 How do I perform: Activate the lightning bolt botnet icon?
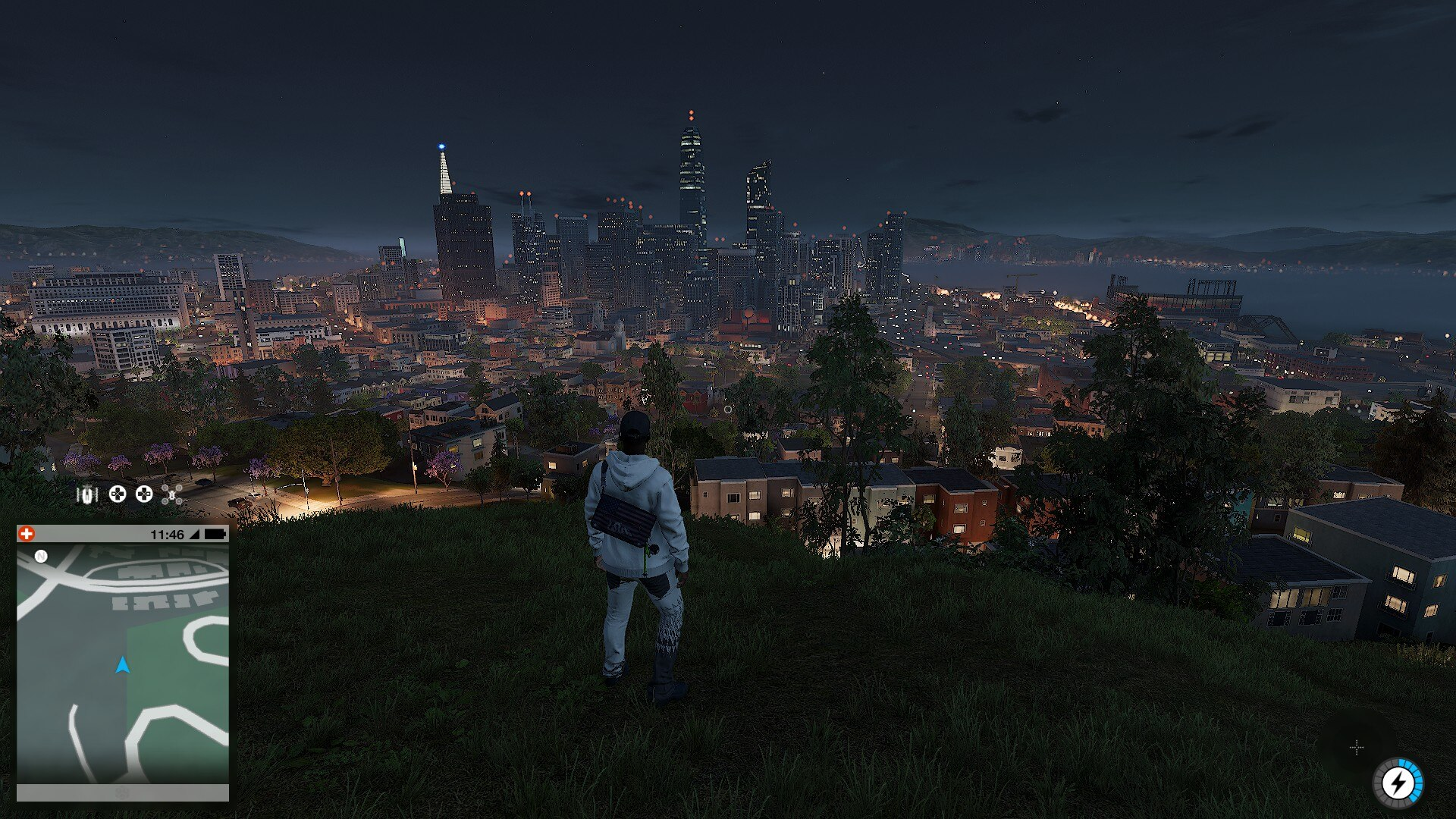1398,783
